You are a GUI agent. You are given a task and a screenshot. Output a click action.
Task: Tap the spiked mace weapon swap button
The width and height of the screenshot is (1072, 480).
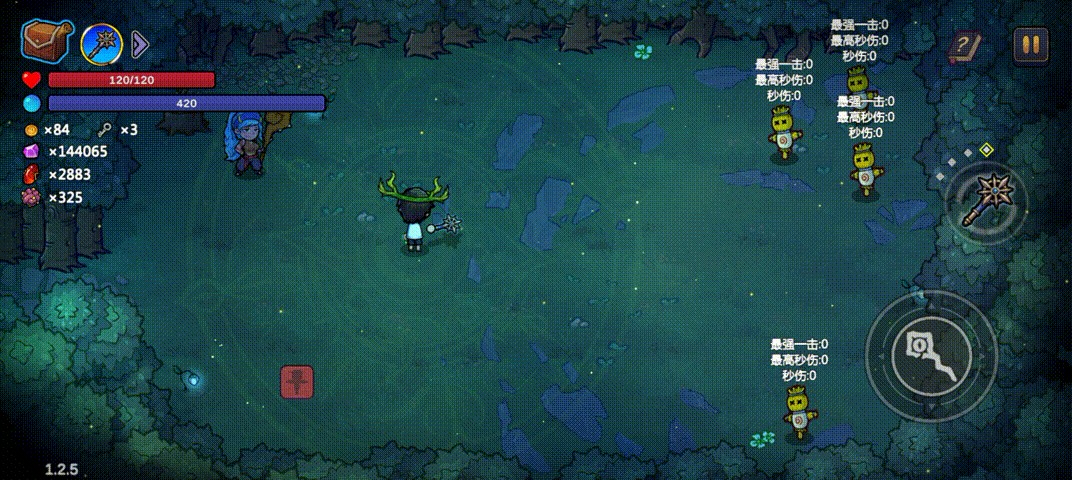988,199
